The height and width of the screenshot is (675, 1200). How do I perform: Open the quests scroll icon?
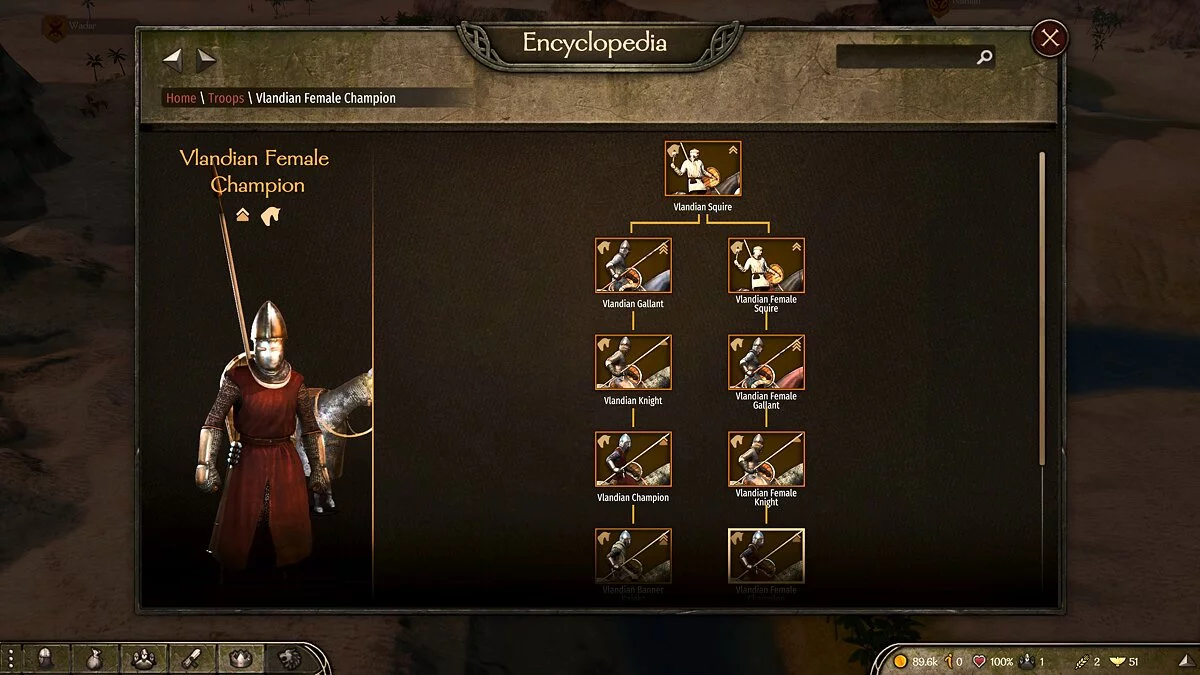[191, 658]
